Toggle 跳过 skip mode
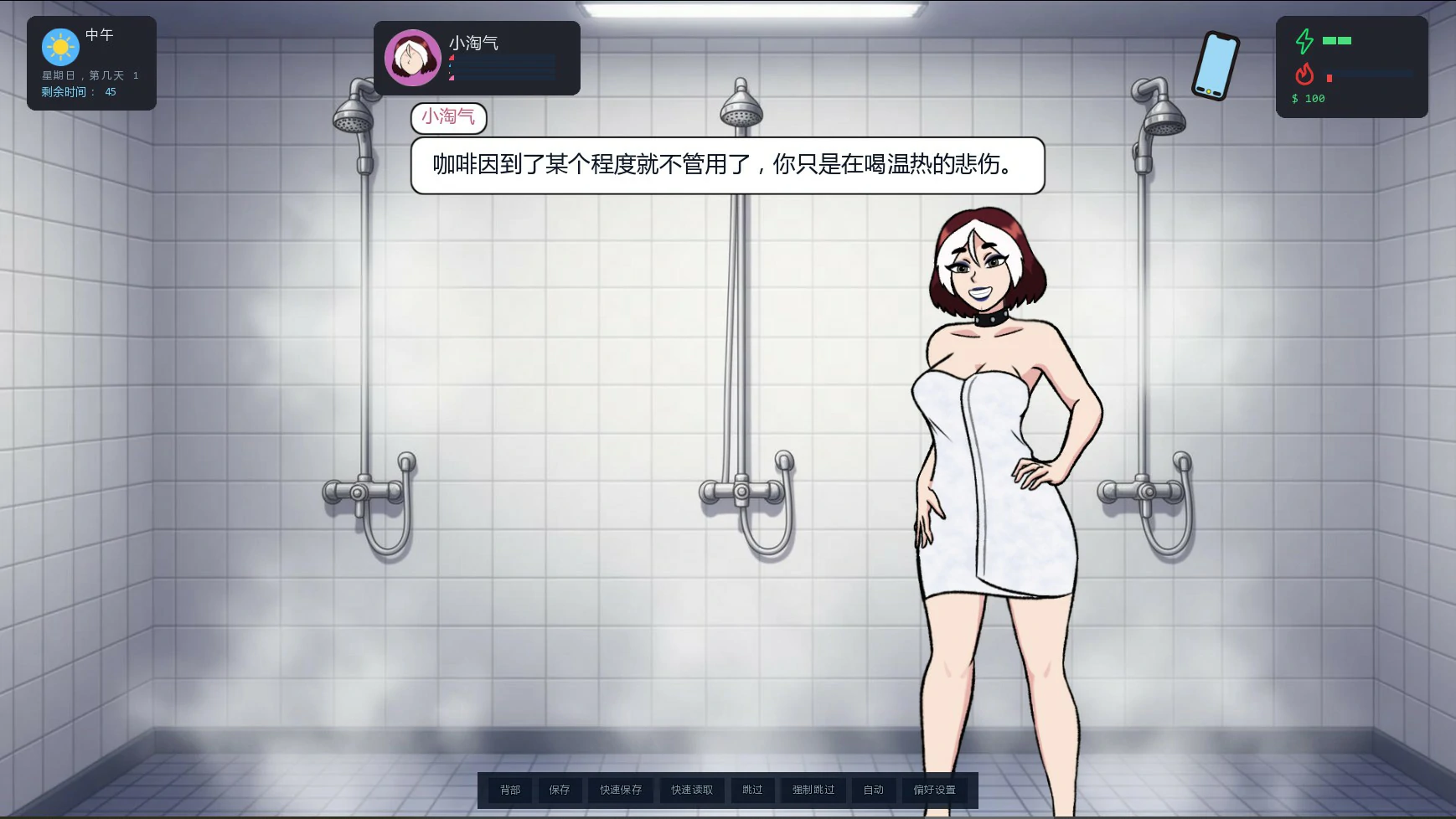 [x=751, y=789]
